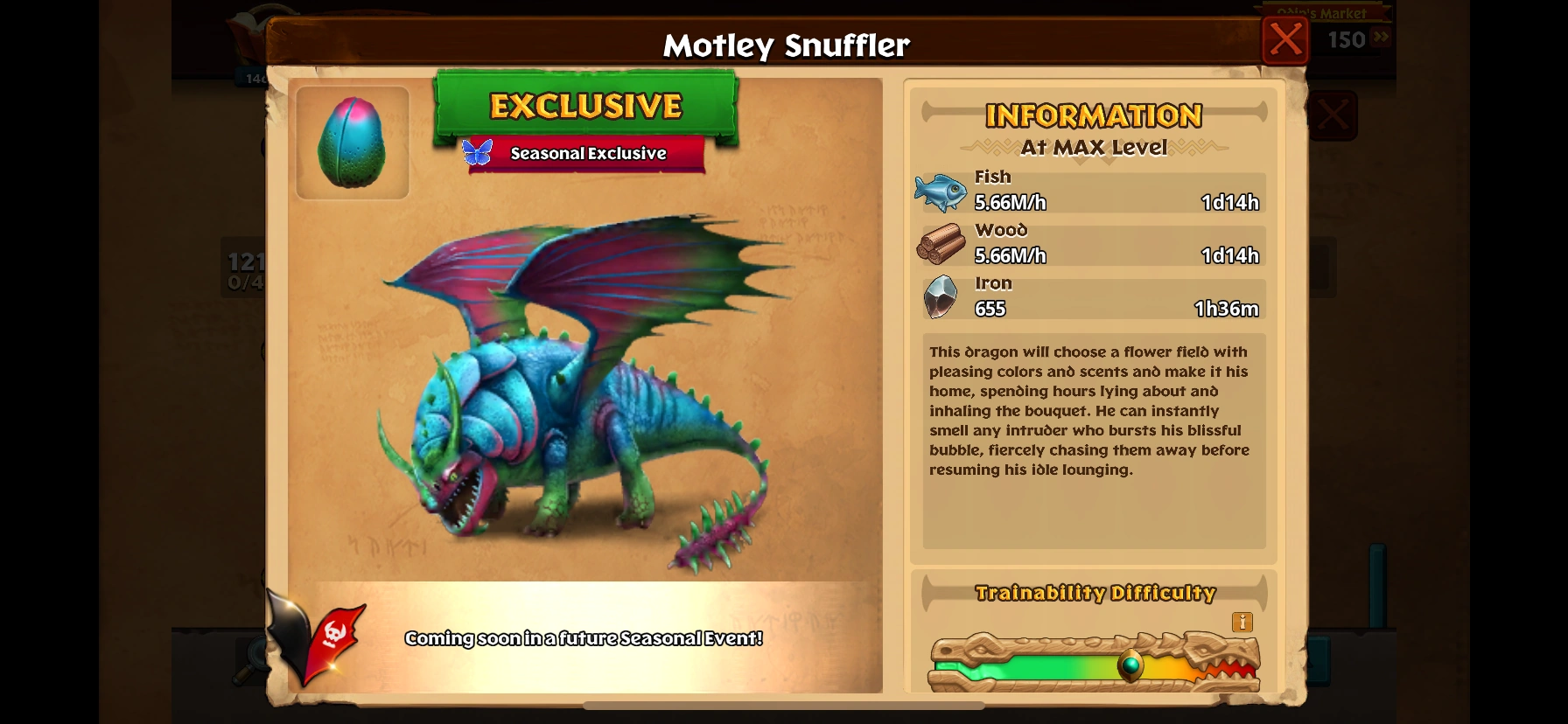
Task: Select the Seasonal Exclusive ribbon
Action: point(587,153)
